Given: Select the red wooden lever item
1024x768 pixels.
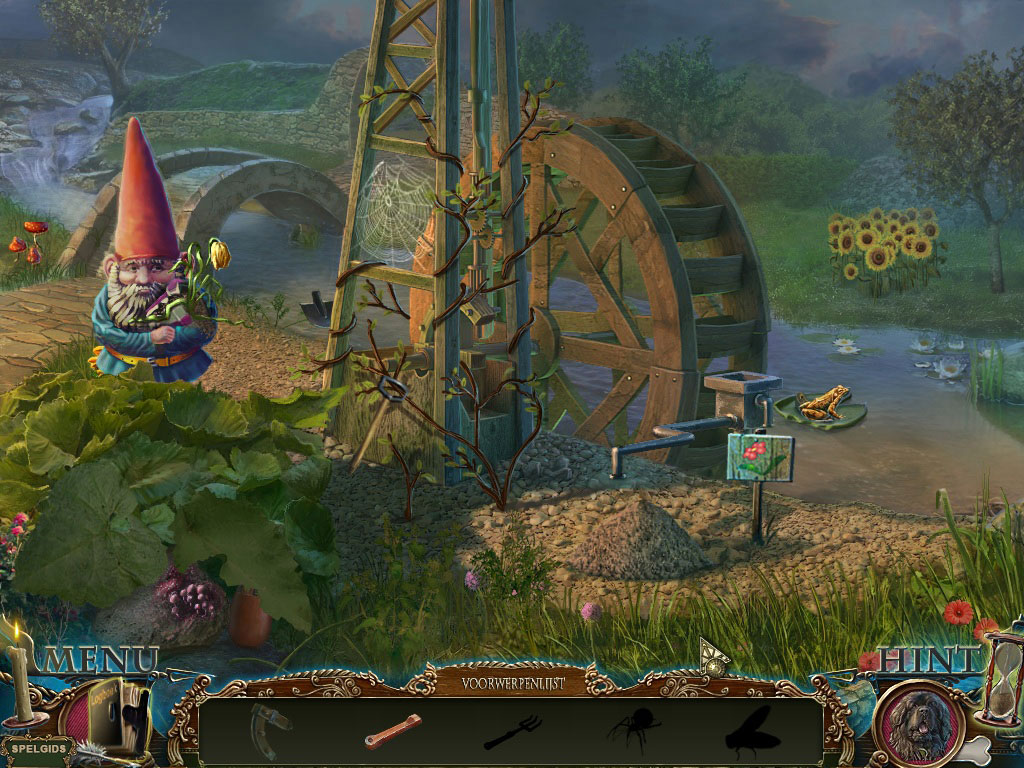Looking at the screenshot, I should click(392, 731).
